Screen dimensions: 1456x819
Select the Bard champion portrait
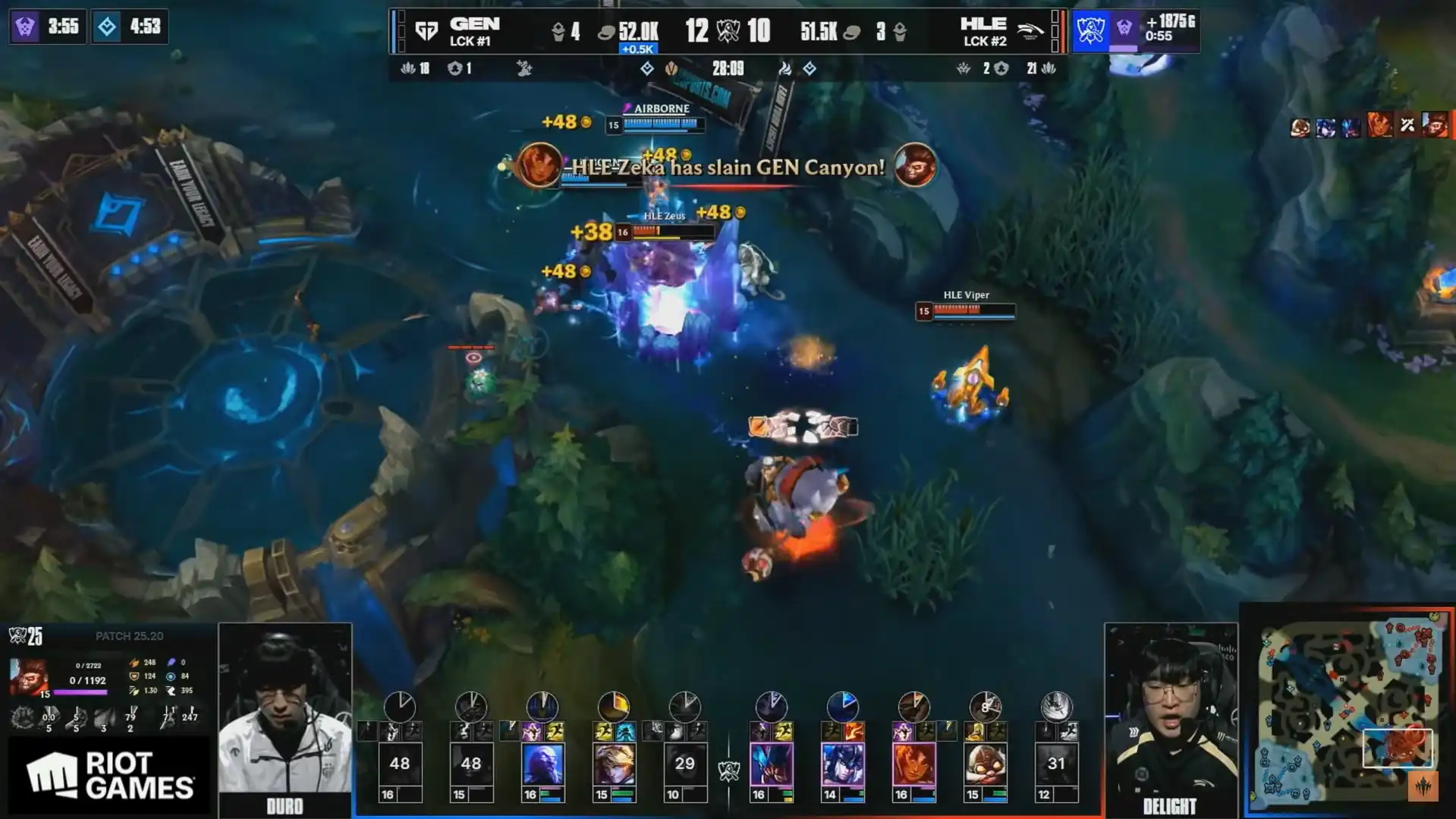(985, 764)
